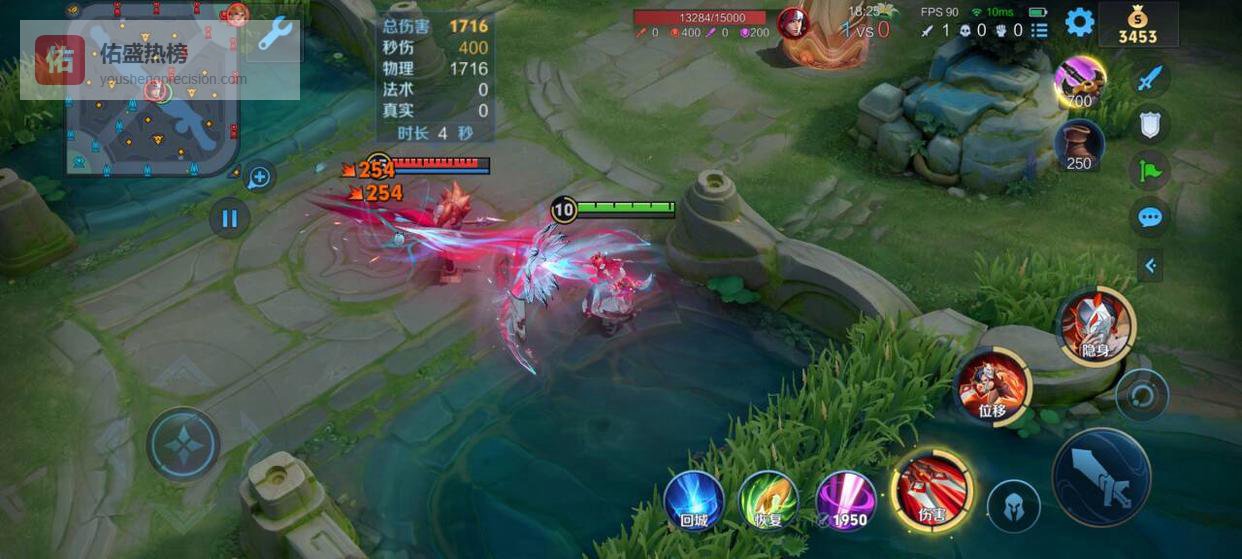This screenshot has height=559, width=1242.
Task: Tap the green flag rally signal icon
Action: point(1150,170)
